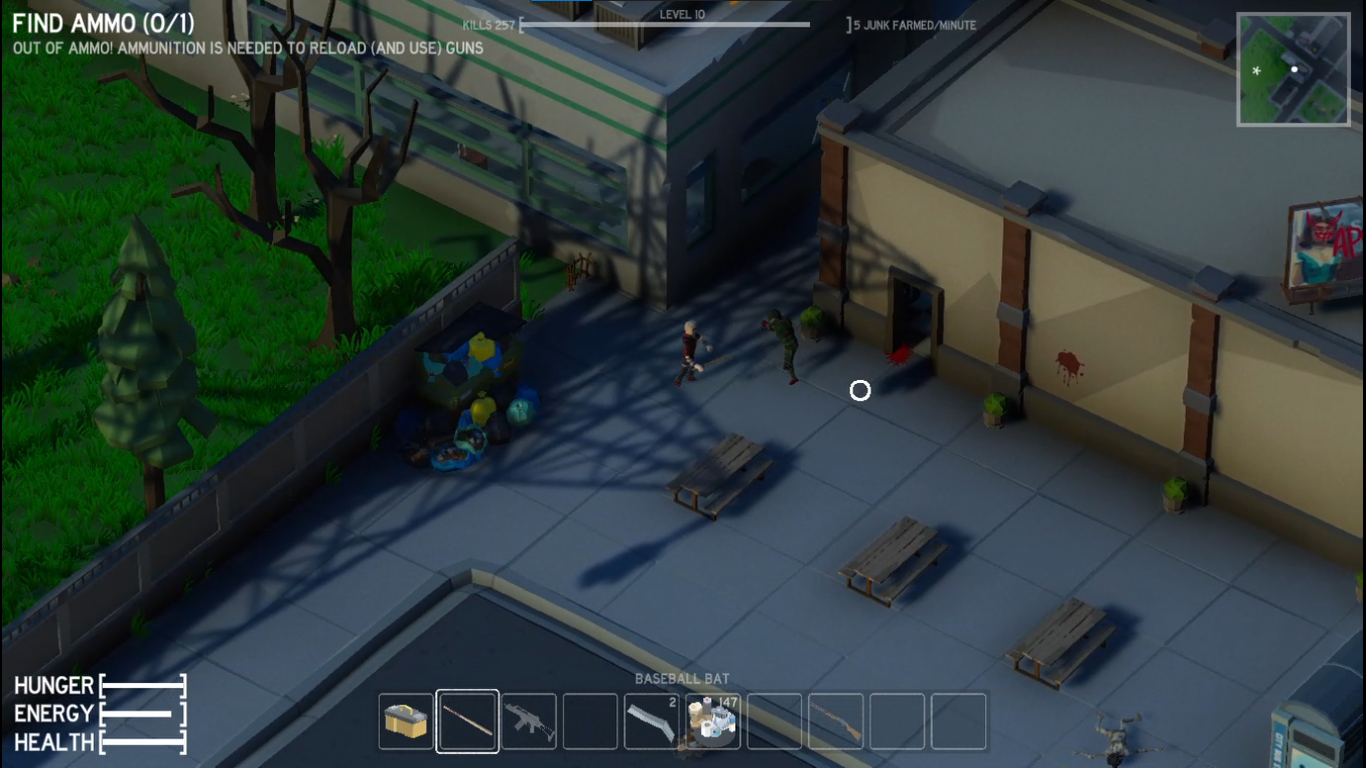Equip the baseball bat from the hotbar
The height and width of the screenshot is (768, 1366).
467,720
